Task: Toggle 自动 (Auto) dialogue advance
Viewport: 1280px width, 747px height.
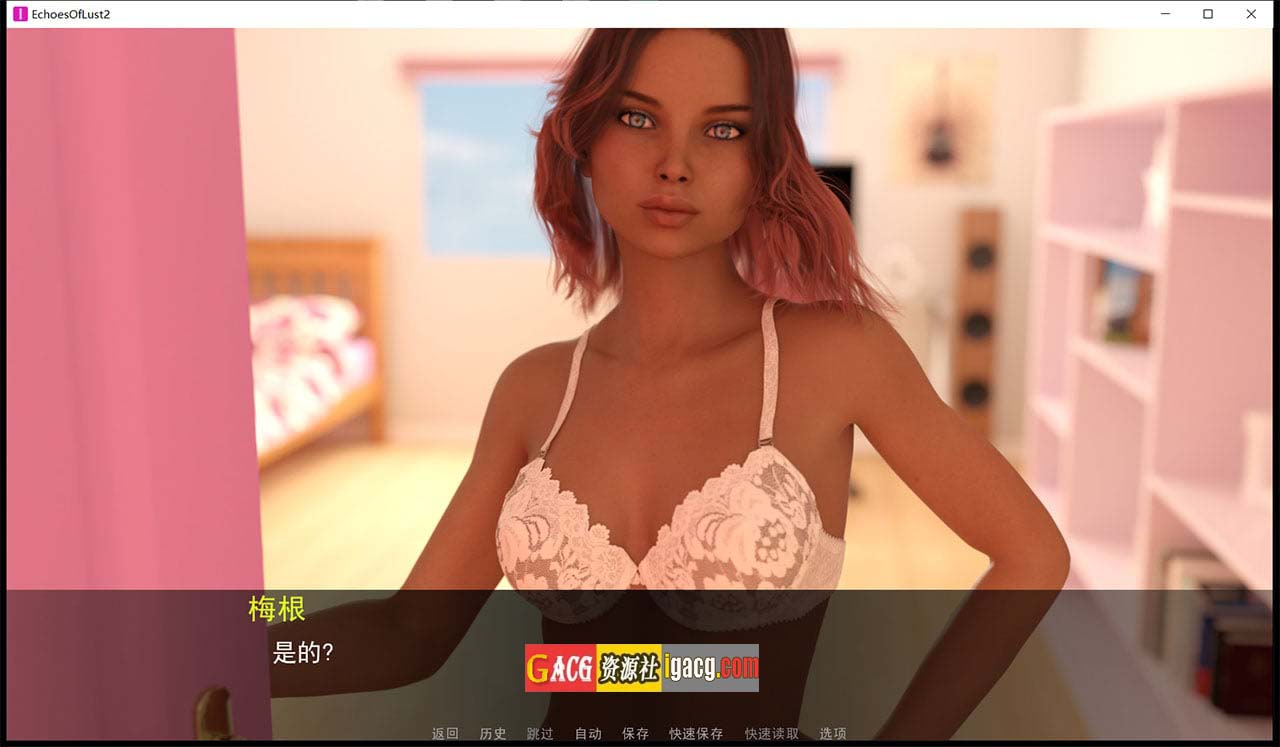Action: [588, 734]
